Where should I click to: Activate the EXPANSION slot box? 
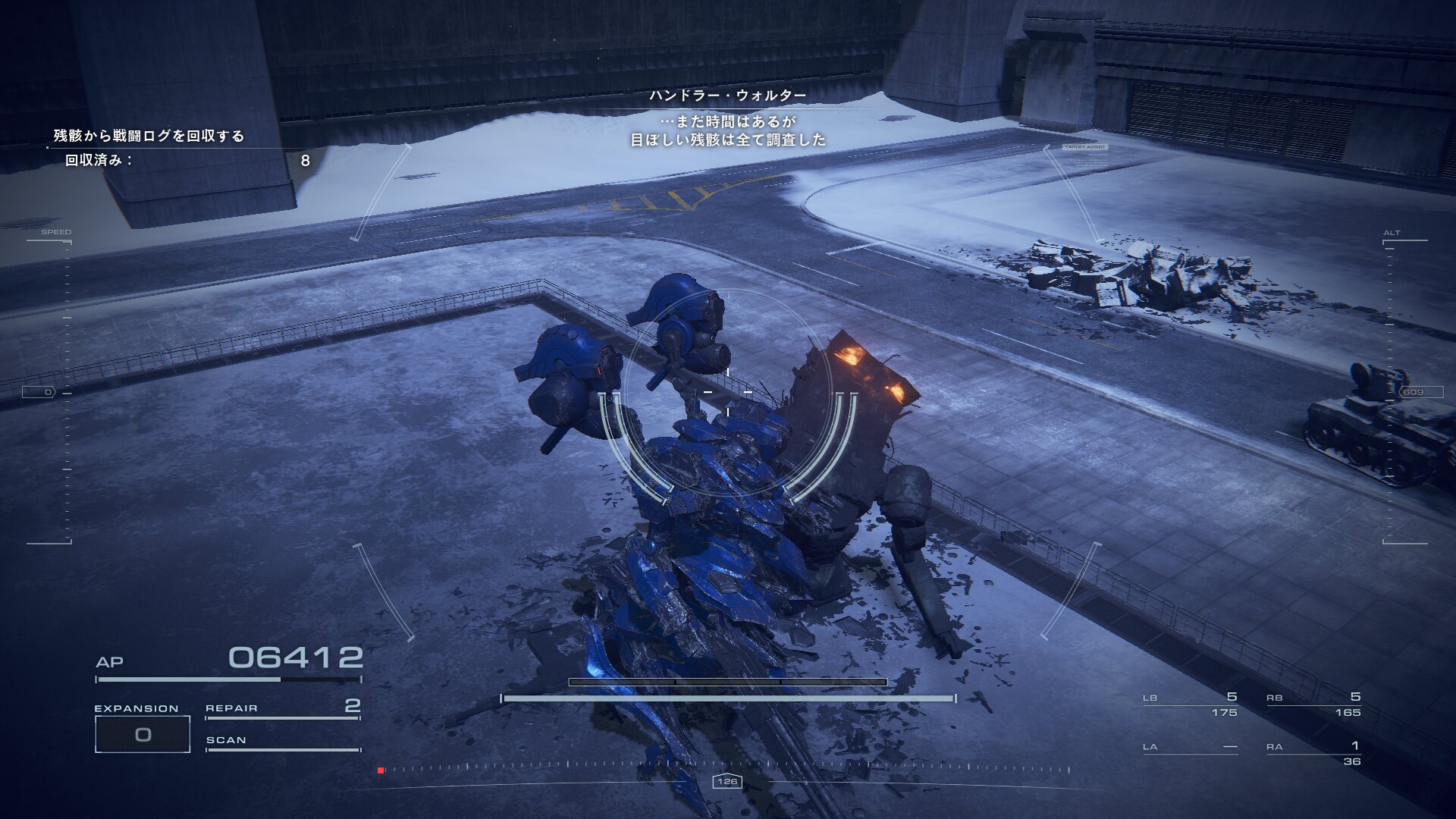click(143, 734)
